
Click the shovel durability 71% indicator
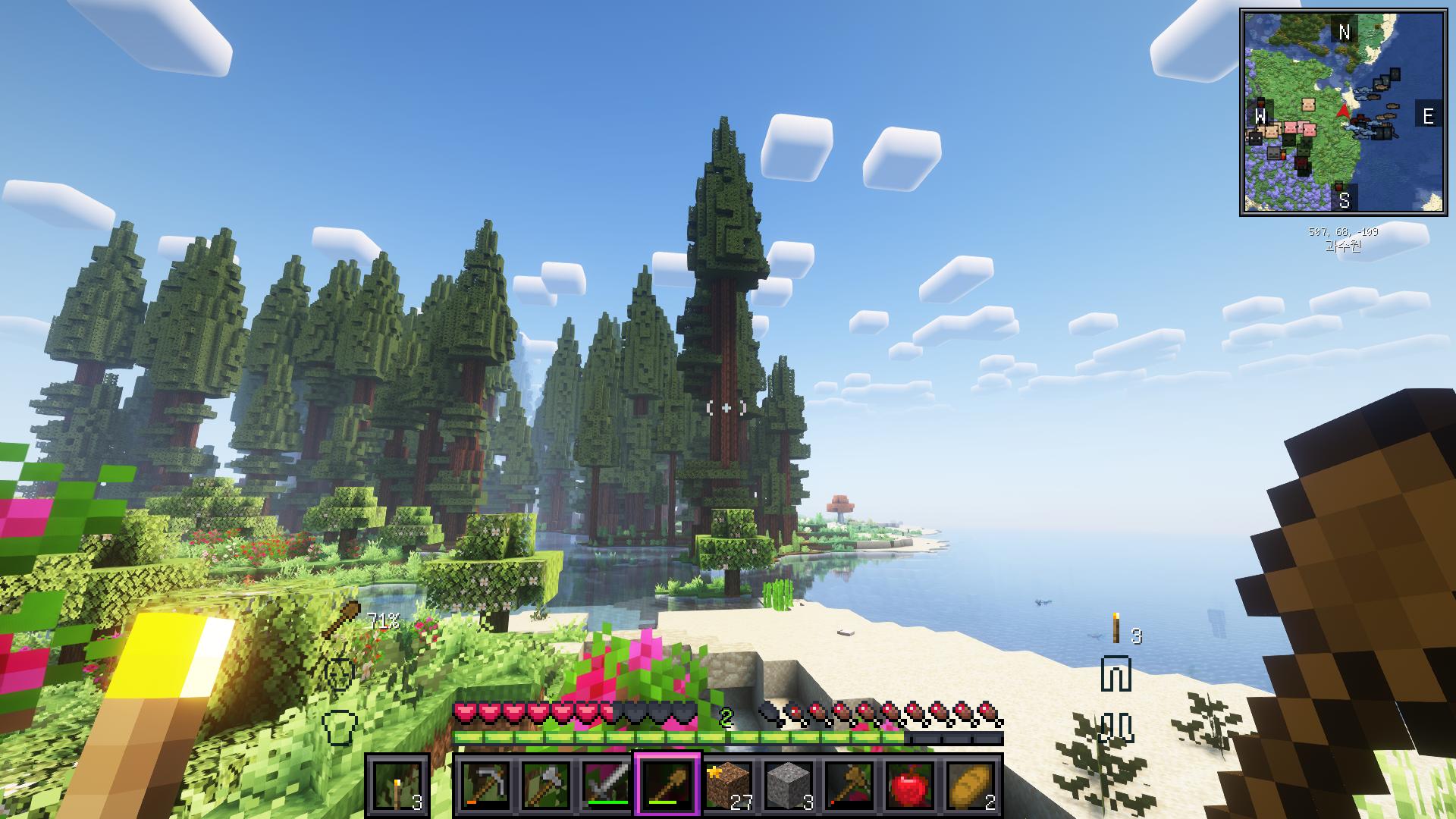pos(360,620)
